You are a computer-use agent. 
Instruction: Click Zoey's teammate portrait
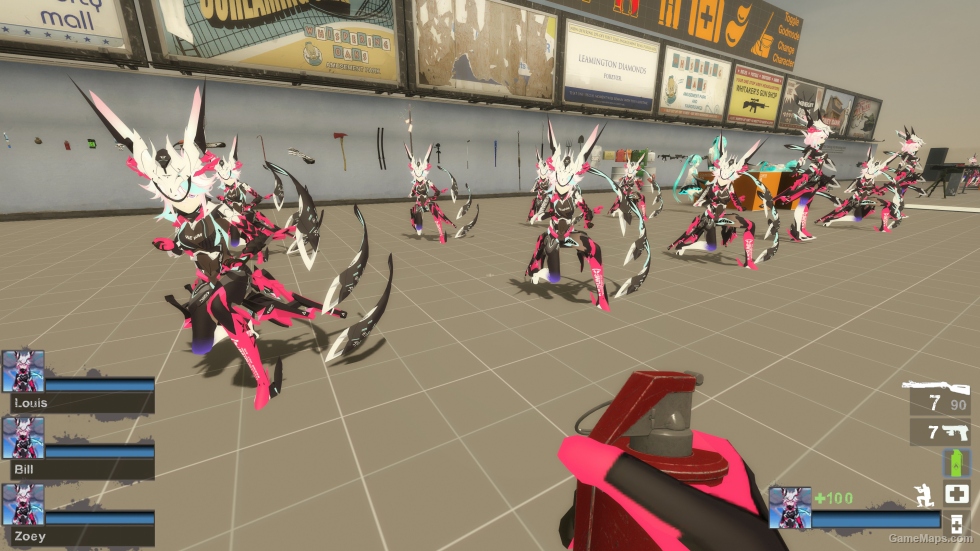point(23,505)
